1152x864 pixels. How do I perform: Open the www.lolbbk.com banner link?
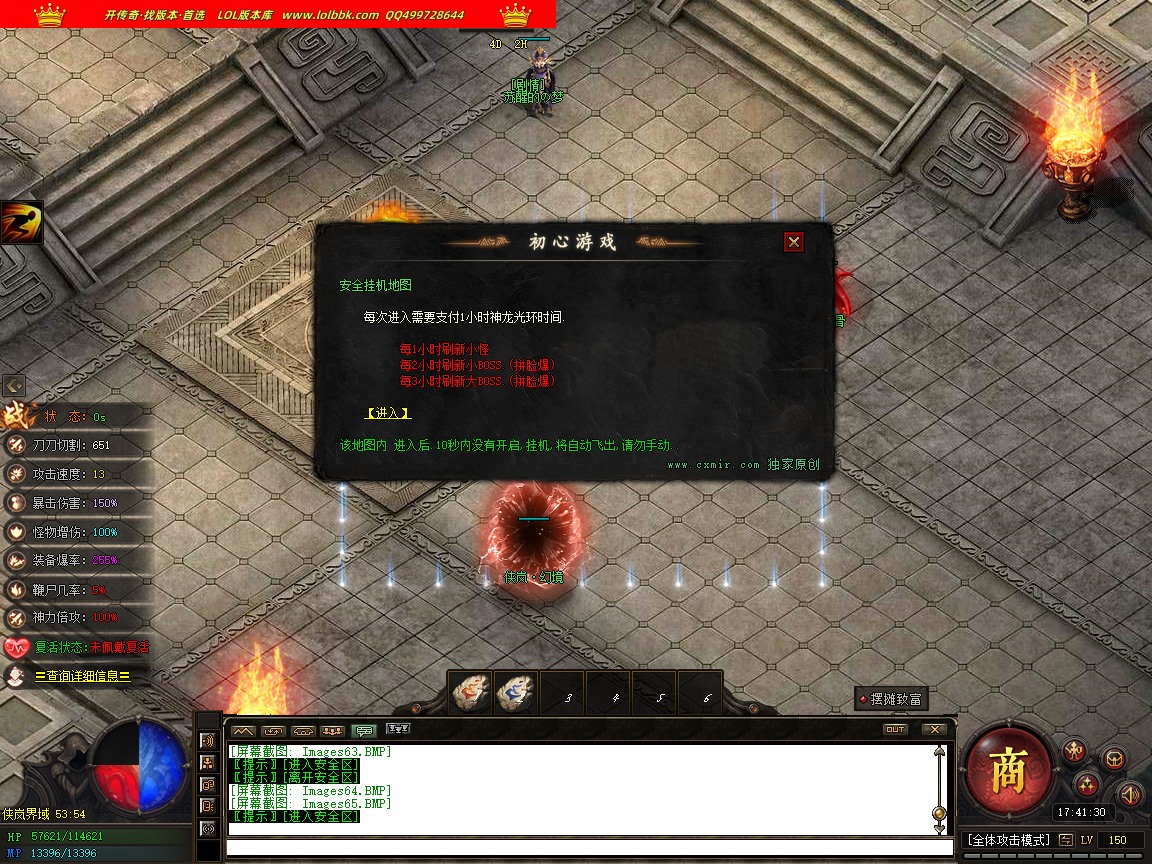click(330, 15)
